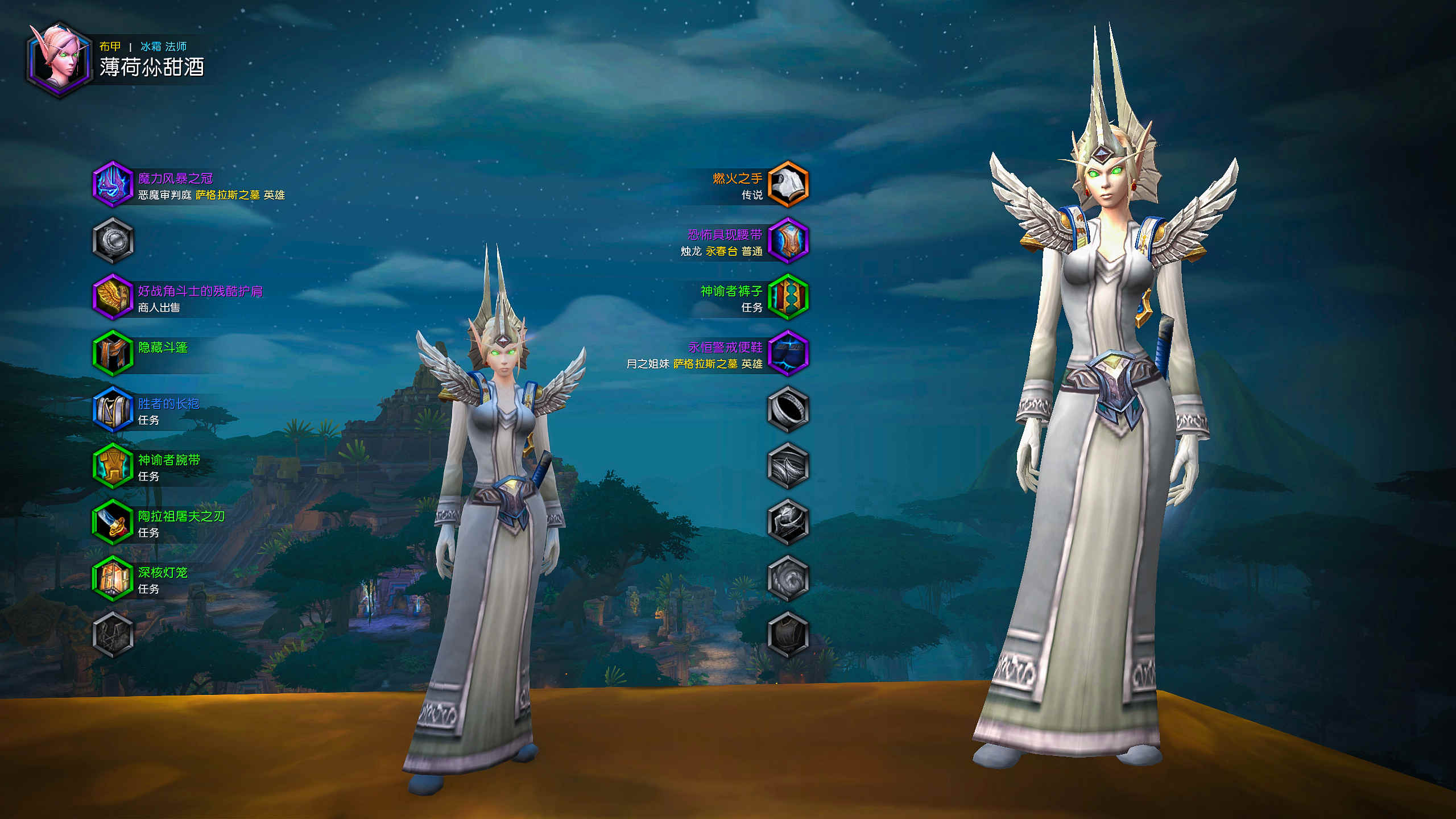
Task: Pick the 陶拉祖屠夫之刃 weapon icon
Action: point(113,522)
